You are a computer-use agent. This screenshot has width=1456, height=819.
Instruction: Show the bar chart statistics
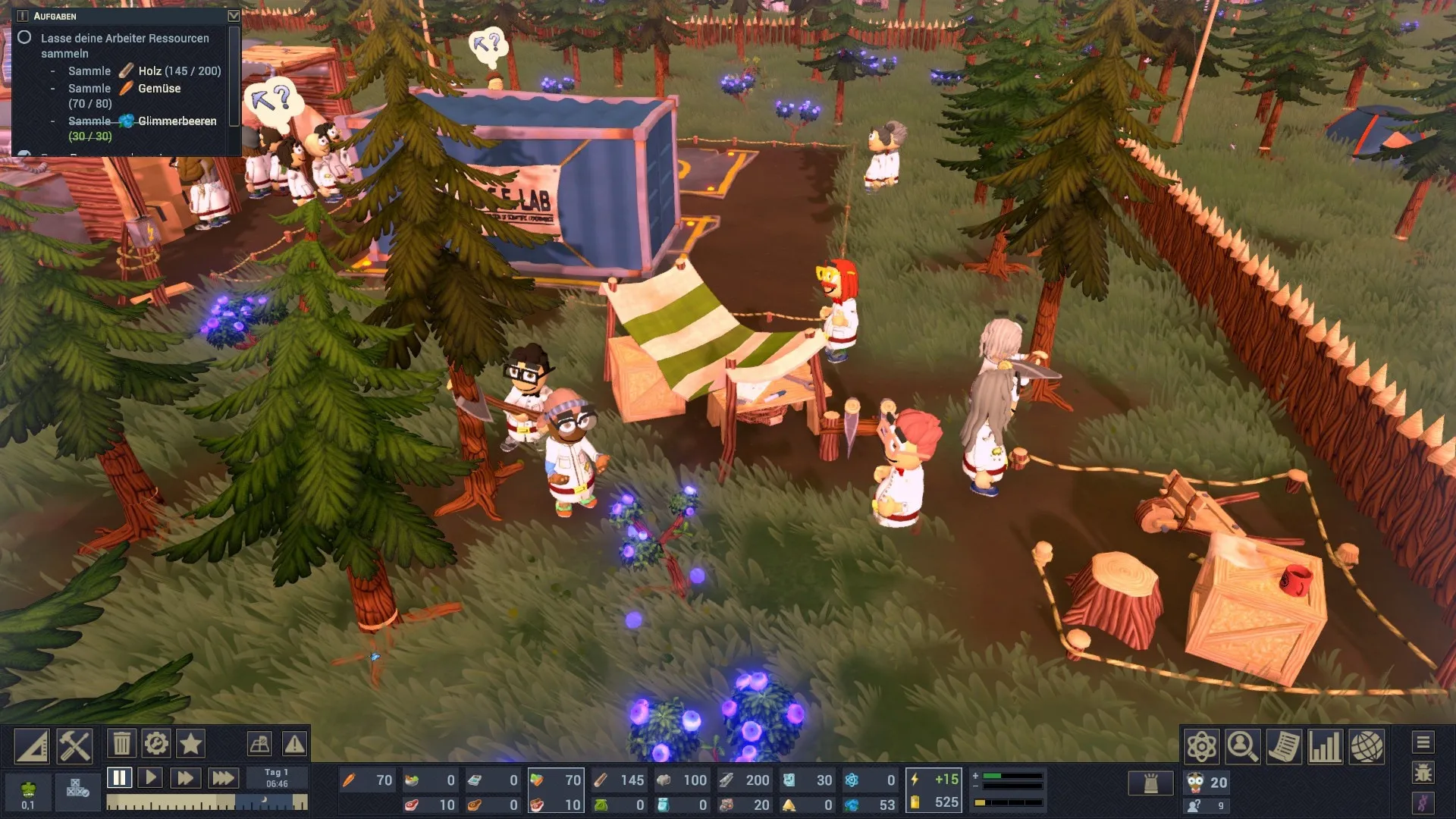(x=1325, y=747)
